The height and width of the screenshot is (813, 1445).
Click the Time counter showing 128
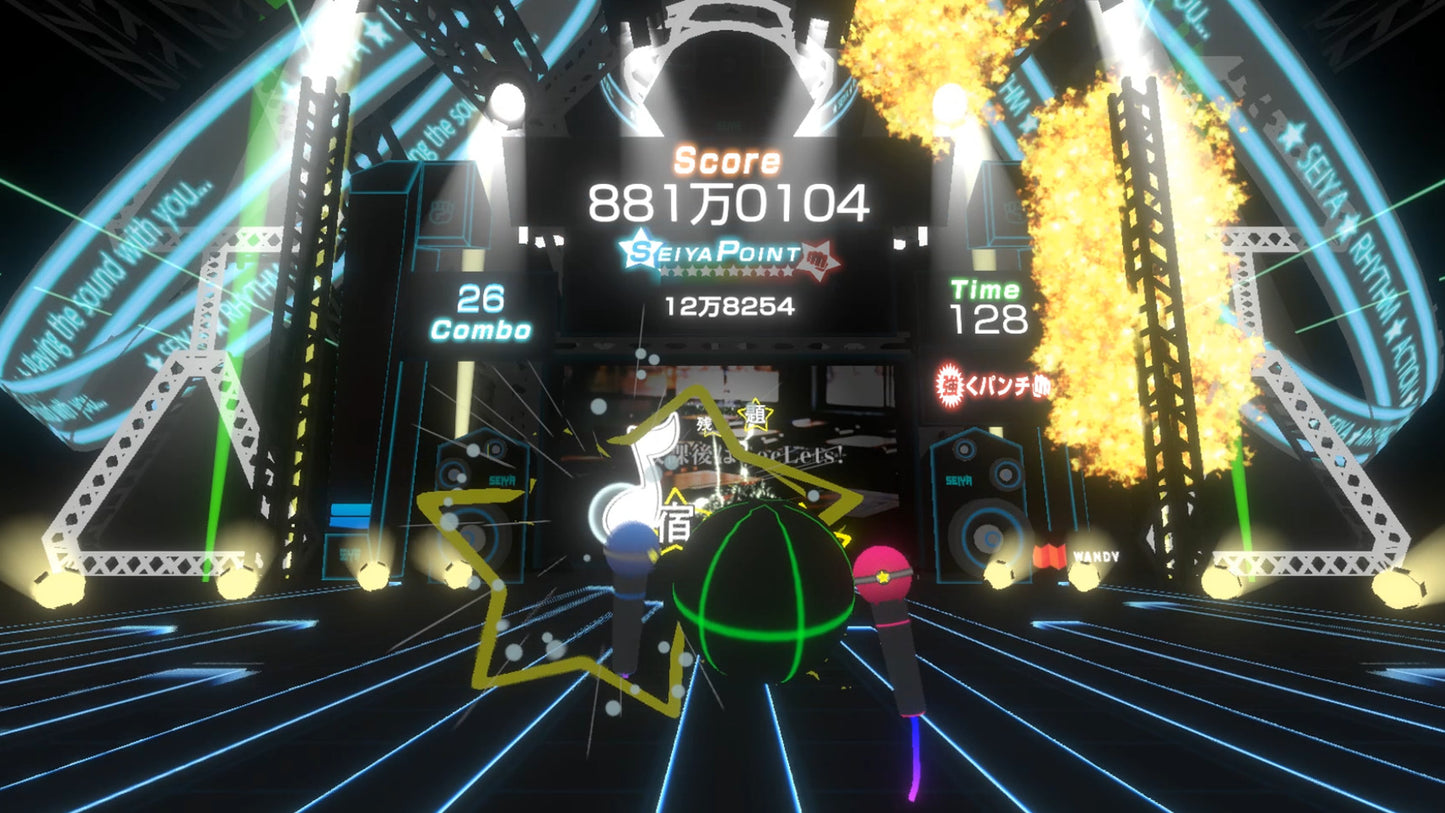point(988,320)
